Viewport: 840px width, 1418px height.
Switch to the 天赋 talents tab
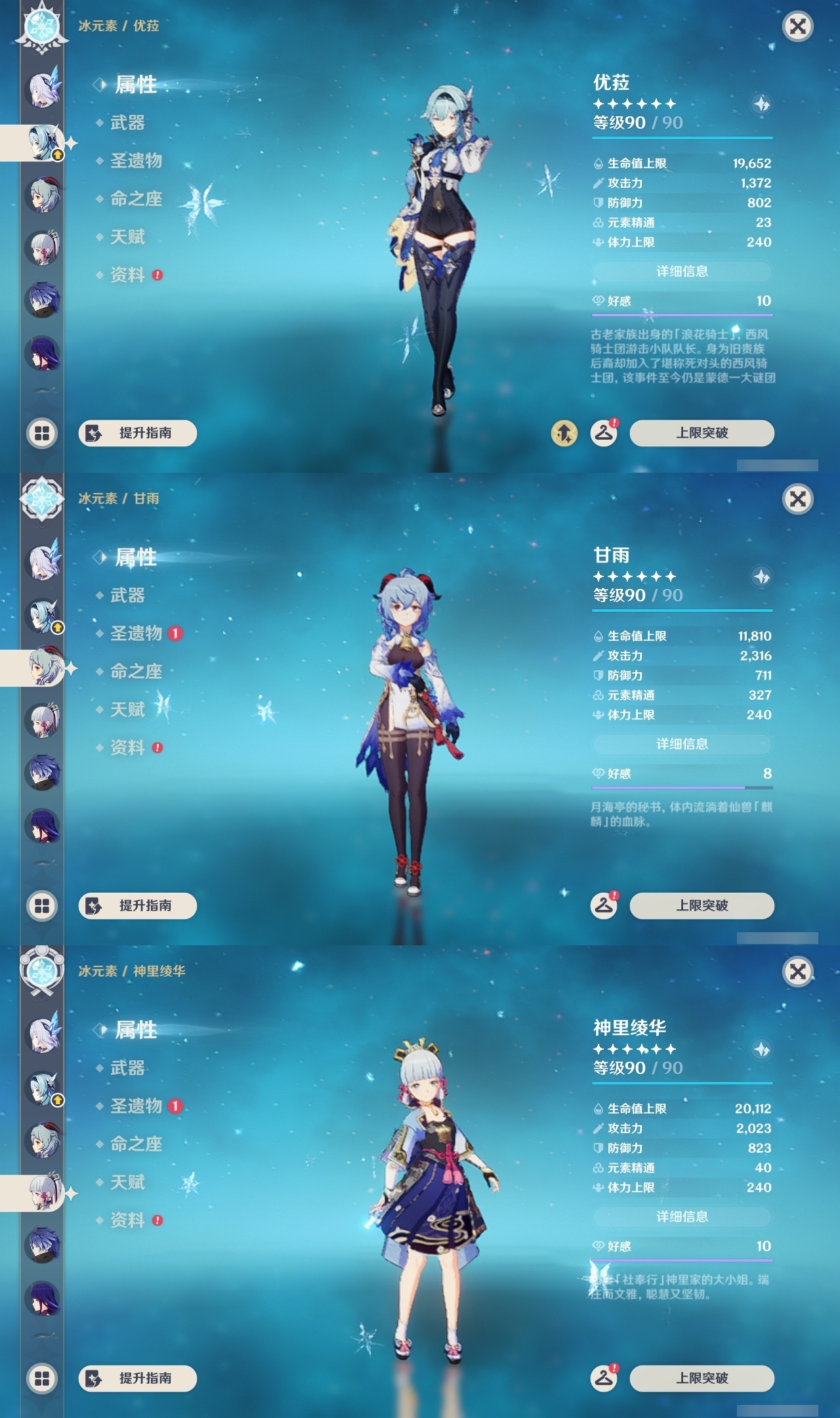[126, 238]
